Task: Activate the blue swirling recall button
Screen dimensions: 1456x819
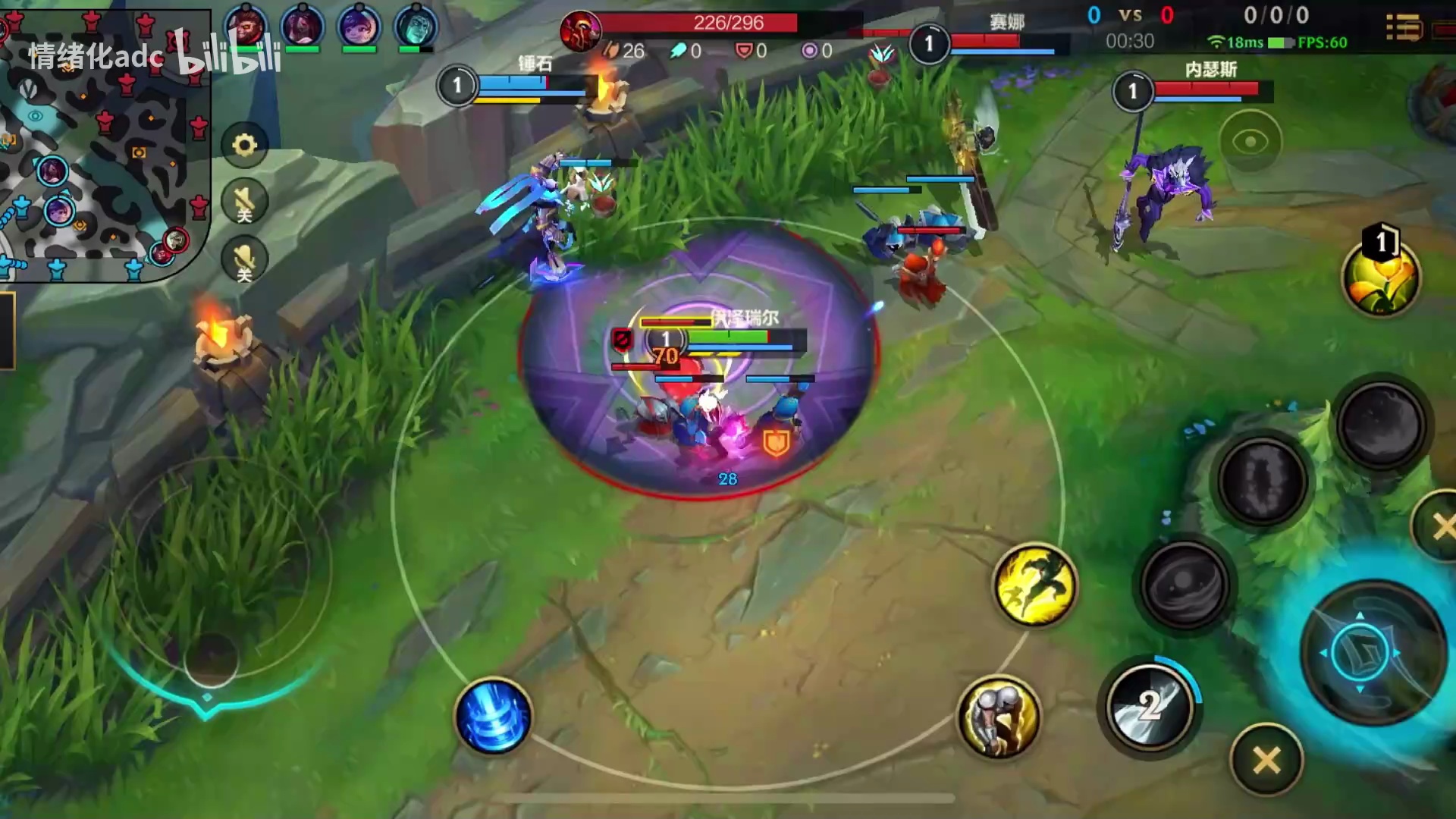Action: (493, 716)
